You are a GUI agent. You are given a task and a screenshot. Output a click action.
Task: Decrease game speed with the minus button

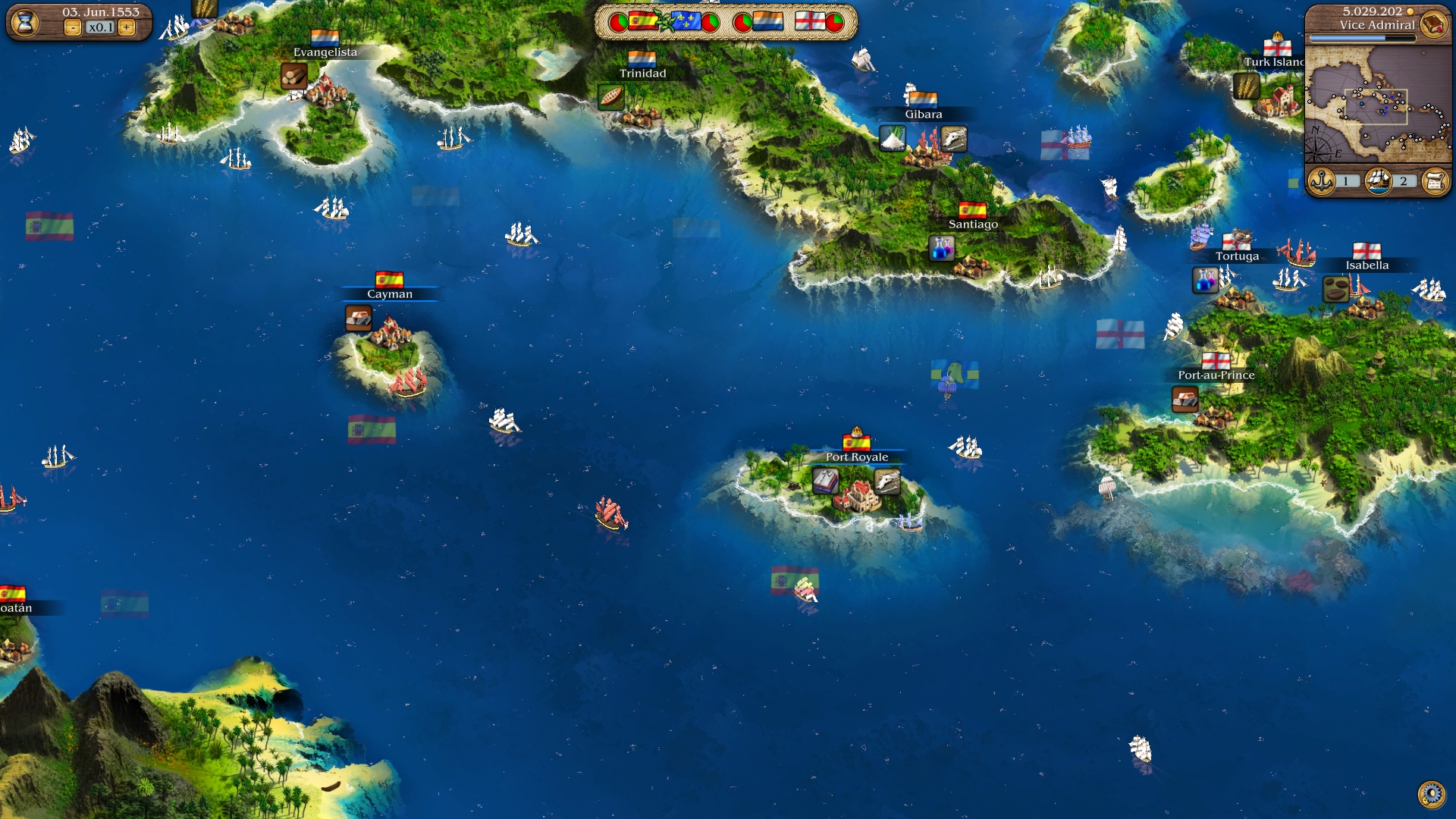coord(72,28)
